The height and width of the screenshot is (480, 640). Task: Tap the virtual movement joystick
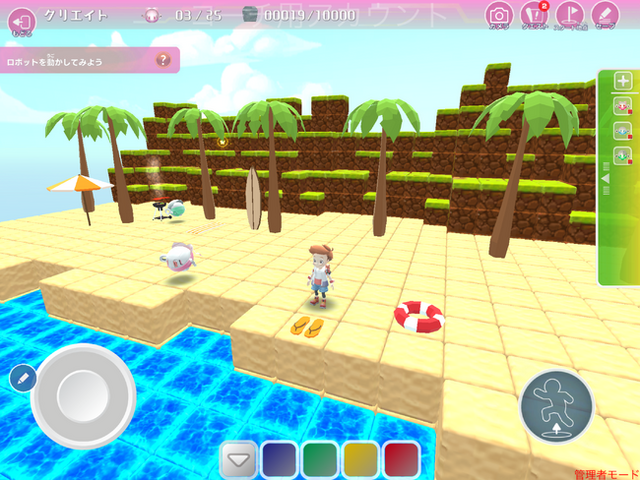point(84,397)
